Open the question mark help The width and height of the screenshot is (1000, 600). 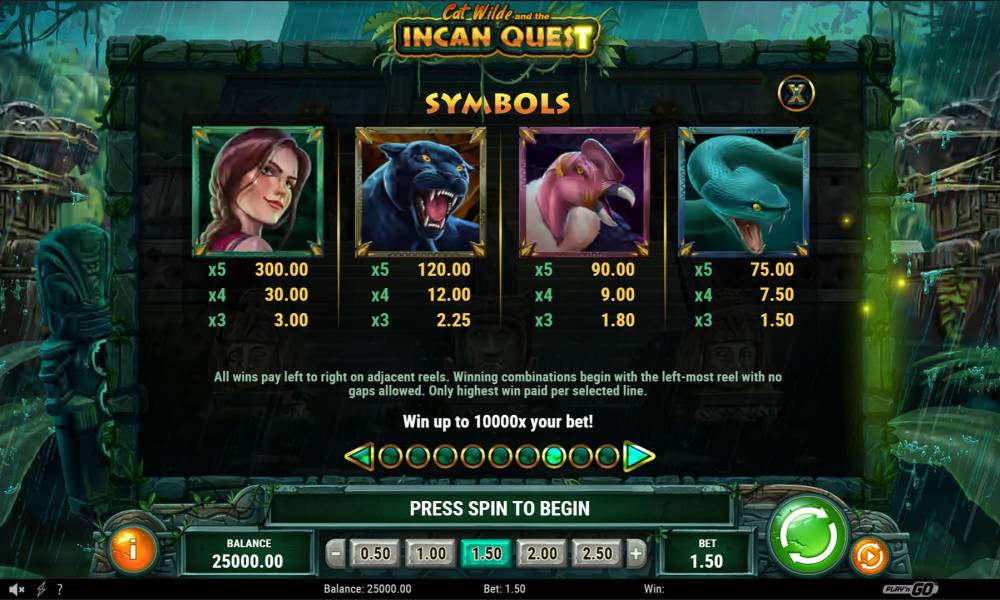pyautogui.click(x=60, y=589)
